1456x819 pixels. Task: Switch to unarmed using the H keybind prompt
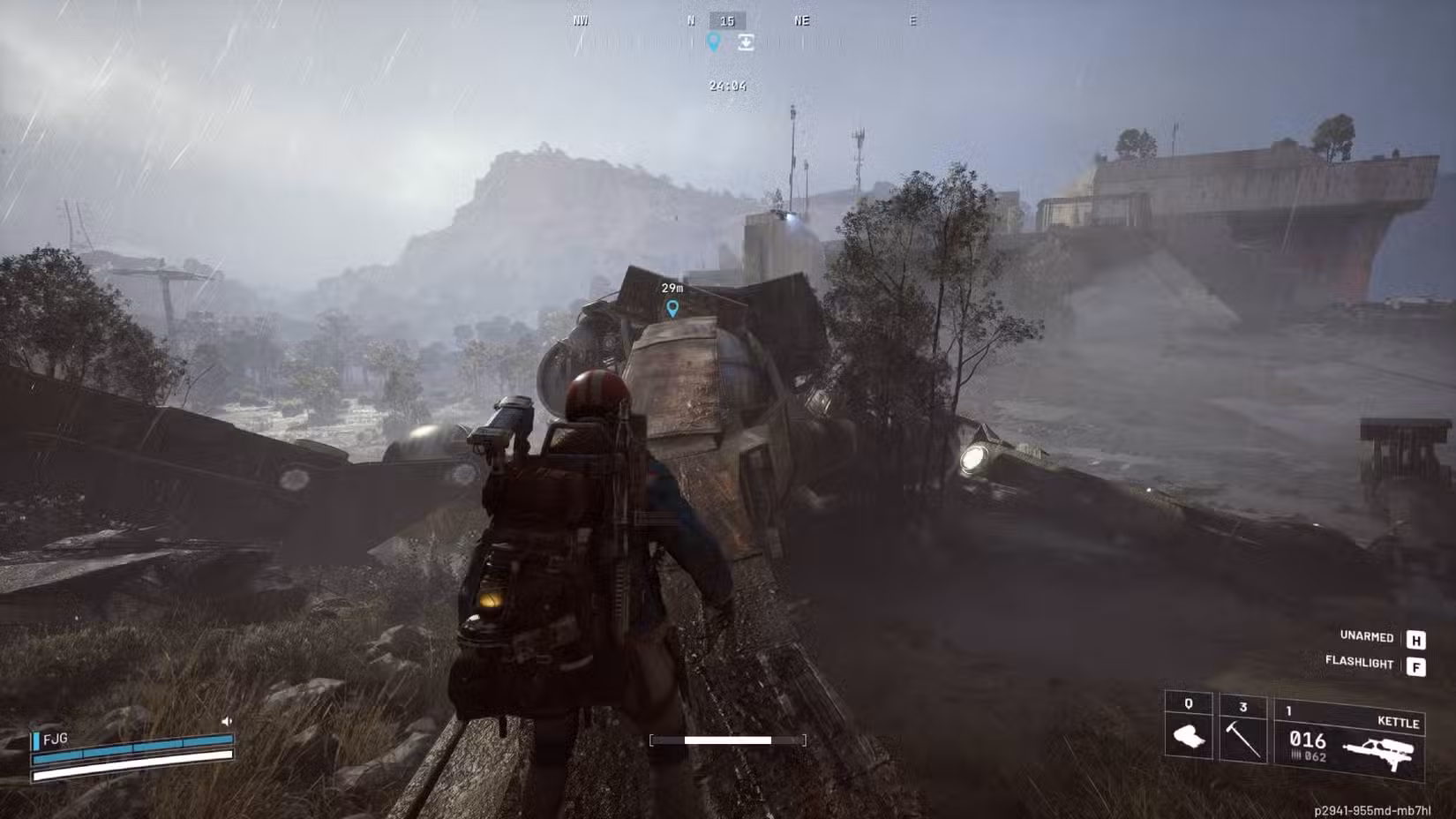[x=1416, y=636]
